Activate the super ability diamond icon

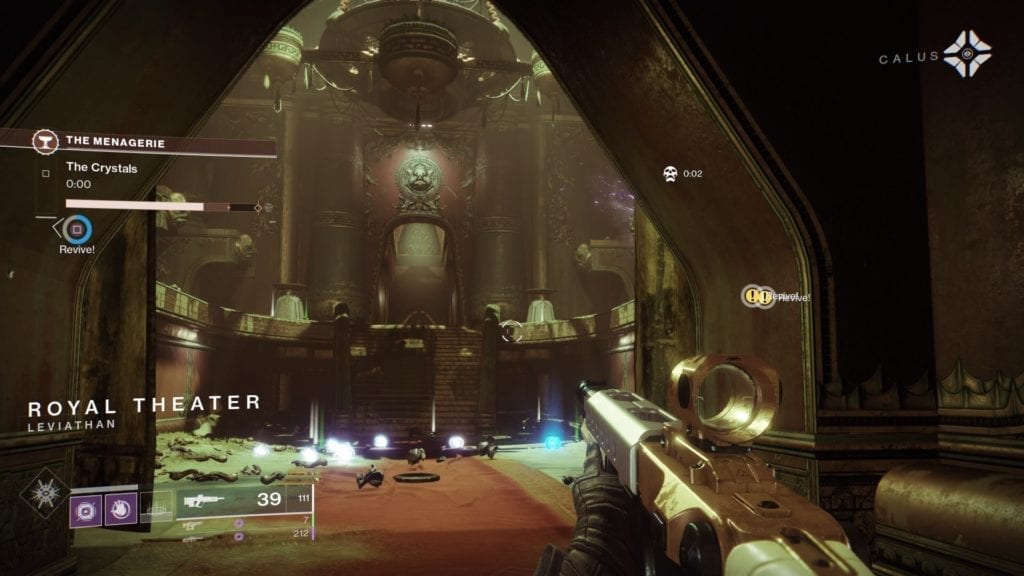click(x=45, y=494)
